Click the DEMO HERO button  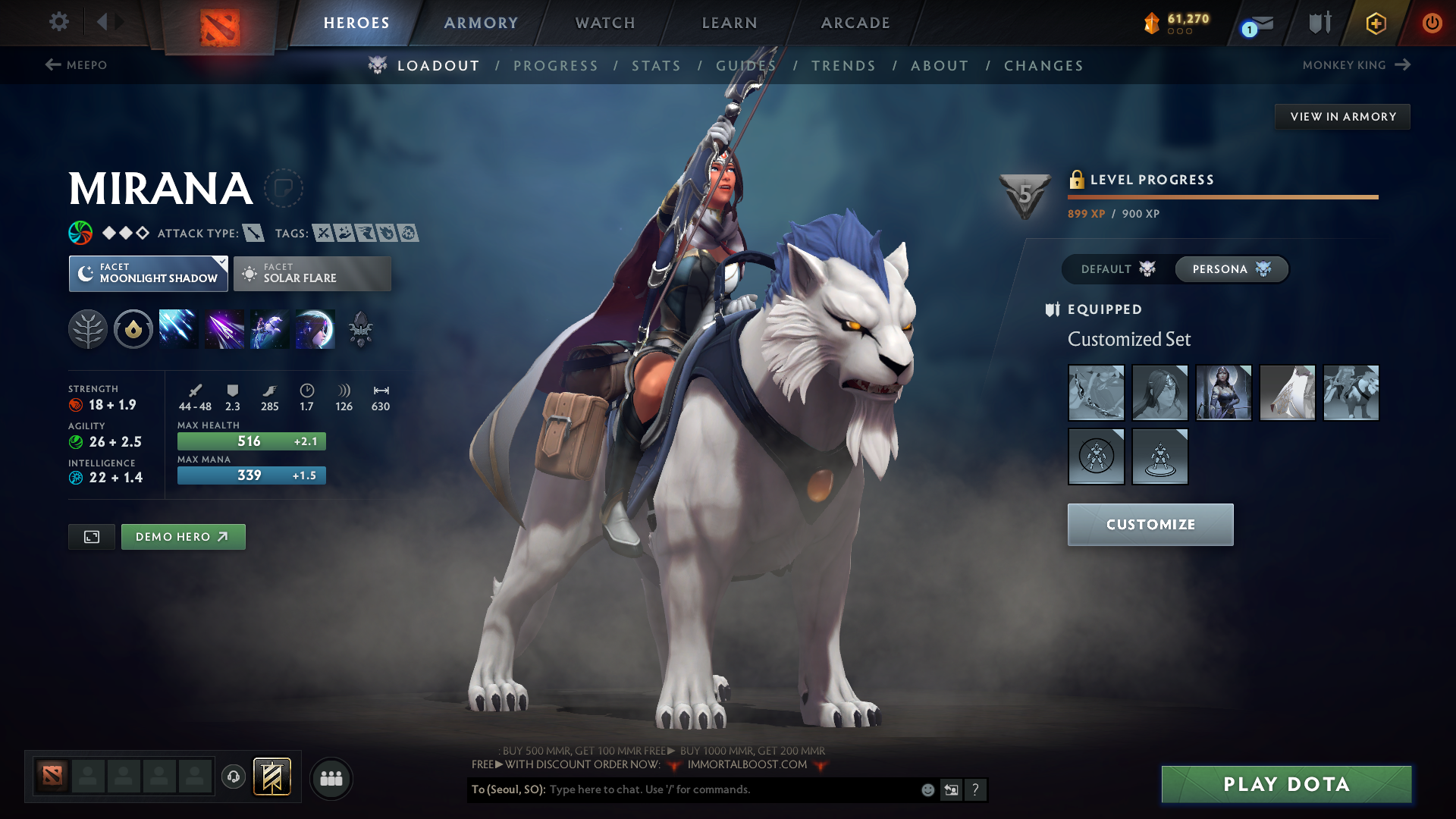183,536
